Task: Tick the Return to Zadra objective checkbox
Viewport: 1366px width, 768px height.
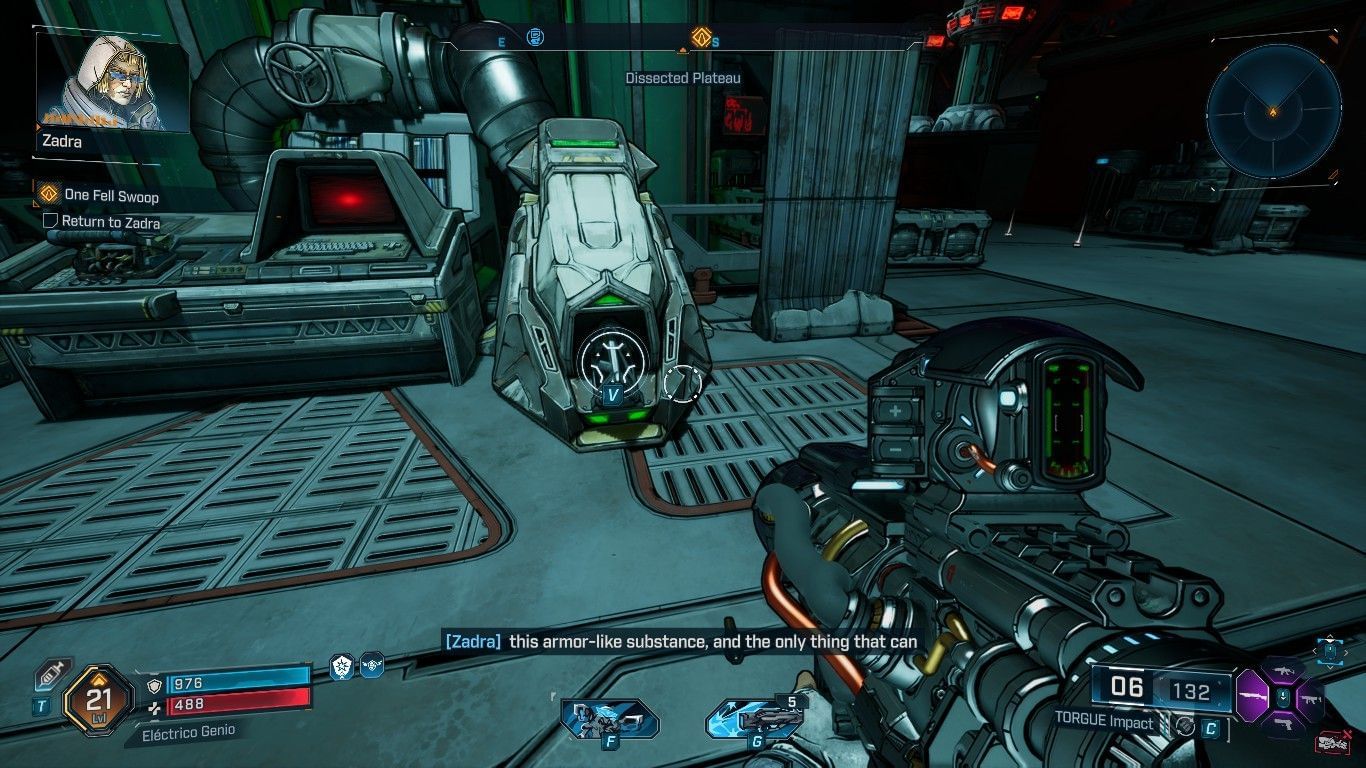Action: point(50,221)
